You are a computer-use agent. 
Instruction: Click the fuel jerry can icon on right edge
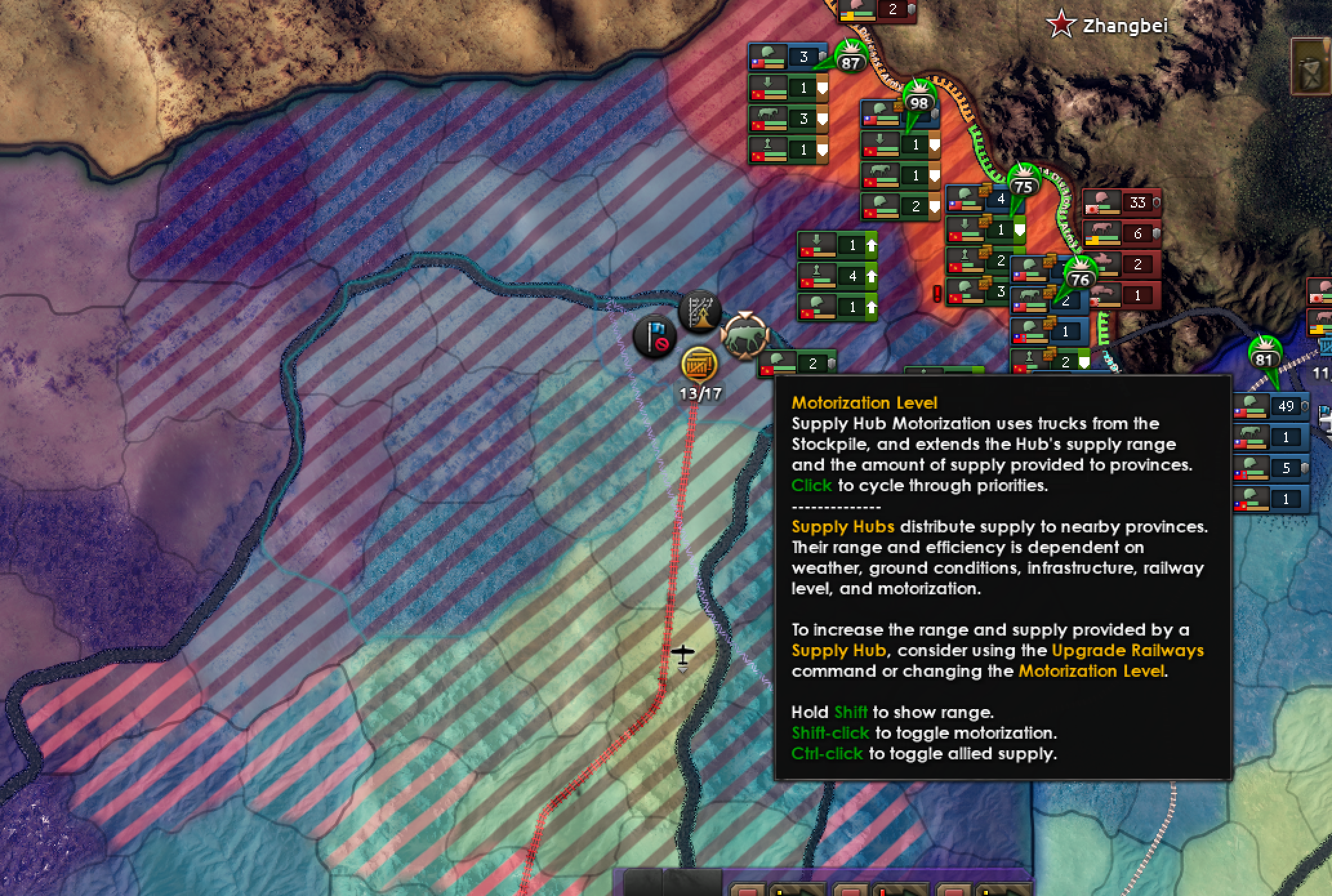[x=1311, y=66]
